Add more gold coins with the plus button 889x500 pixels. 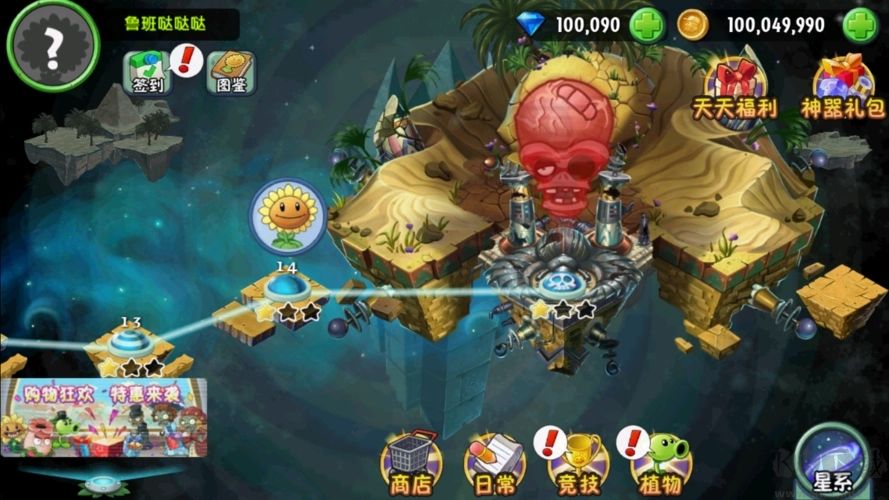pos(860,25)
